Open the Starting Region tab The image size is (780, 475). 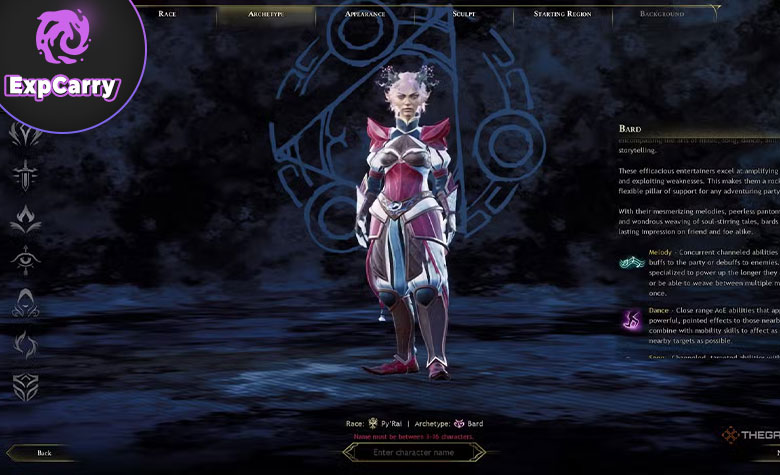[x=561, y=14]
